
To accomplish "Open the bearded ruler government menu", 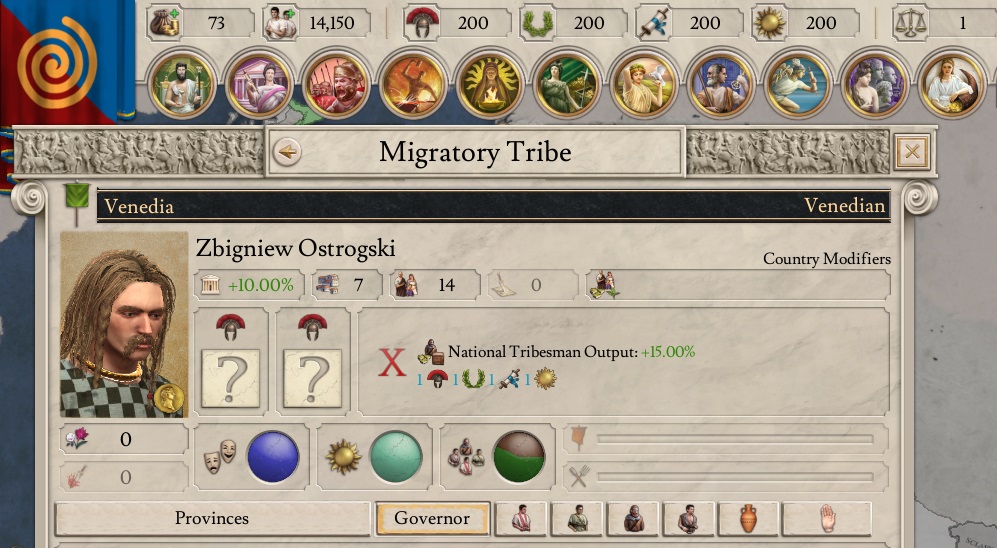I will pos(181,84).
